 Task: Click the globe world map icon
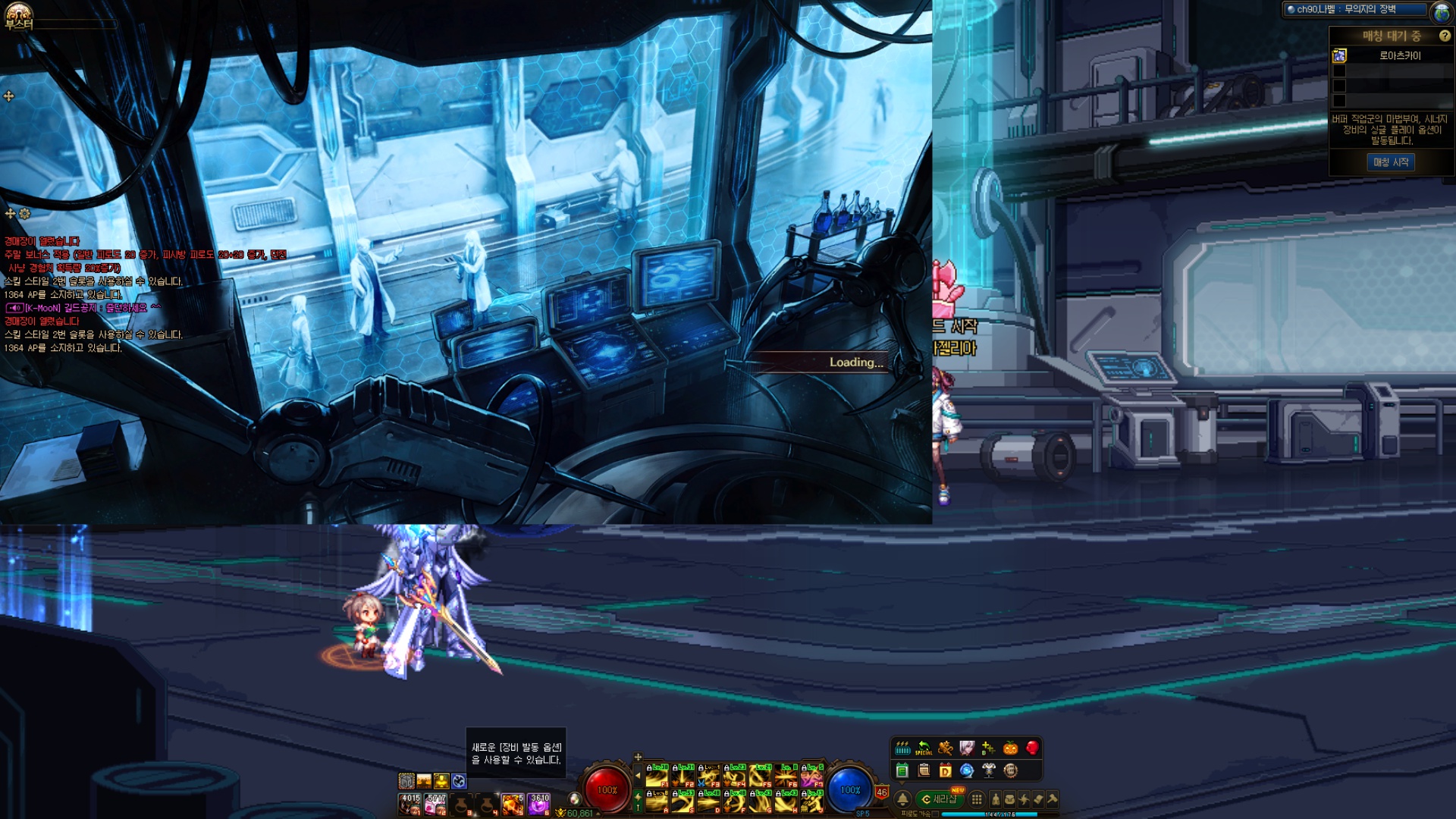1442,12
